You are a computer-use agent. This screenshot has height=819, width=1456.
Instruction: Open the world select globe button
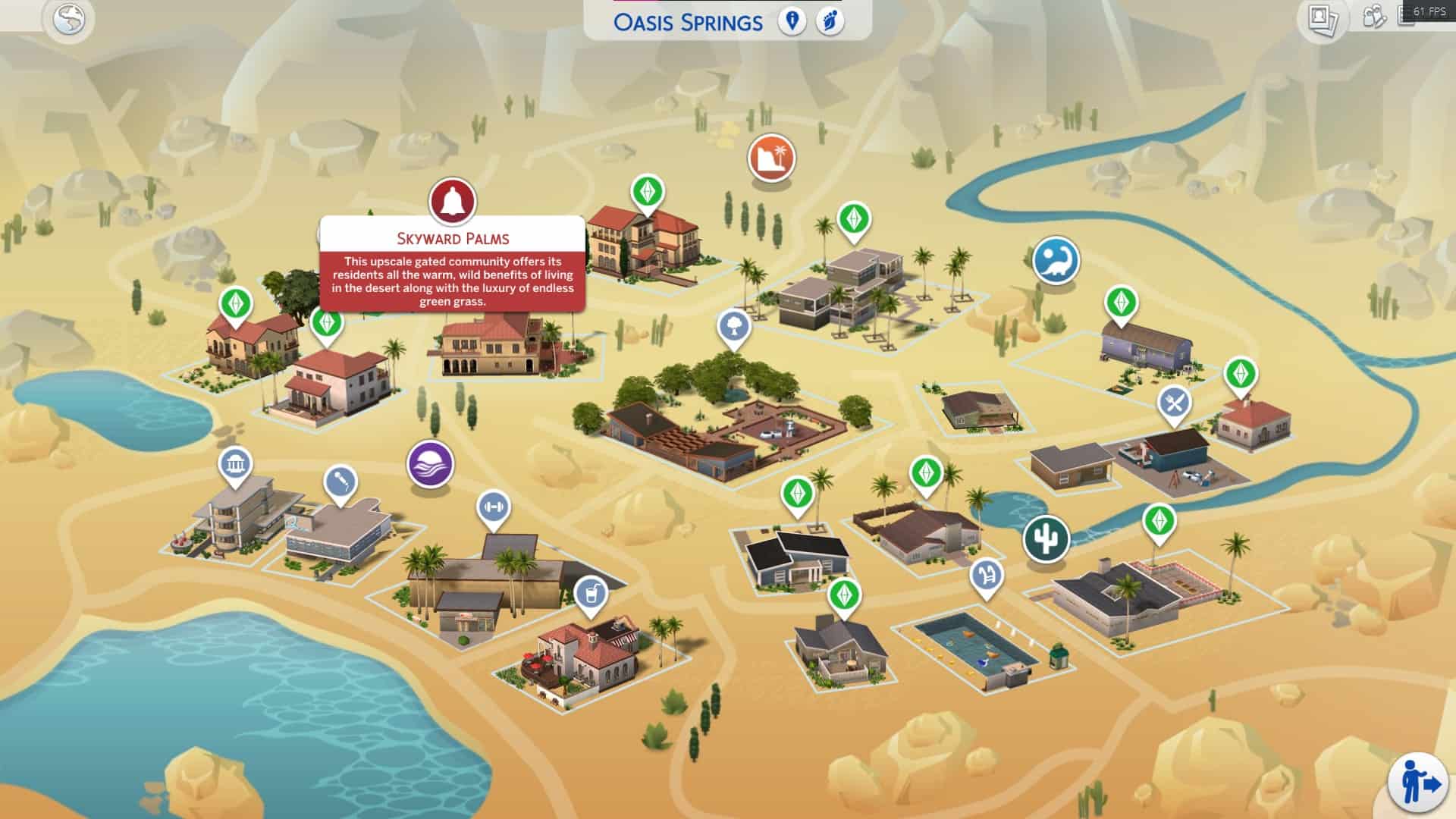click(x=69, y=19)
